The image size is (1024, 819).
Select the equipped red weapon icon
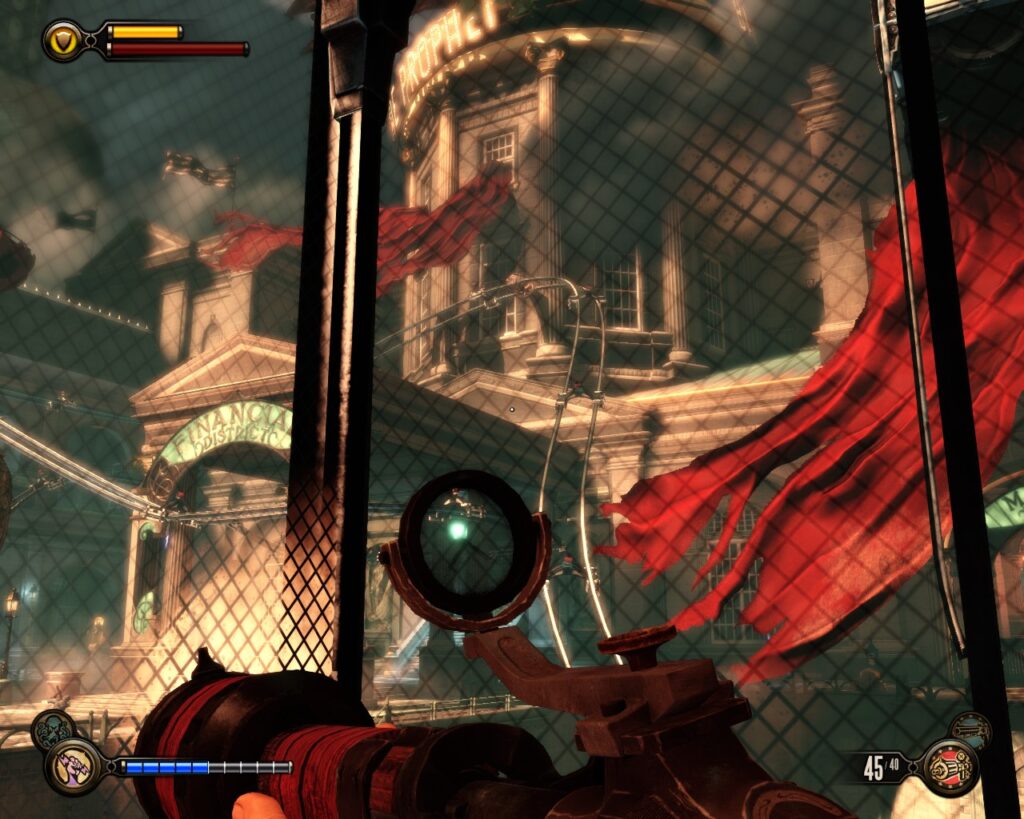click(948, 766)
